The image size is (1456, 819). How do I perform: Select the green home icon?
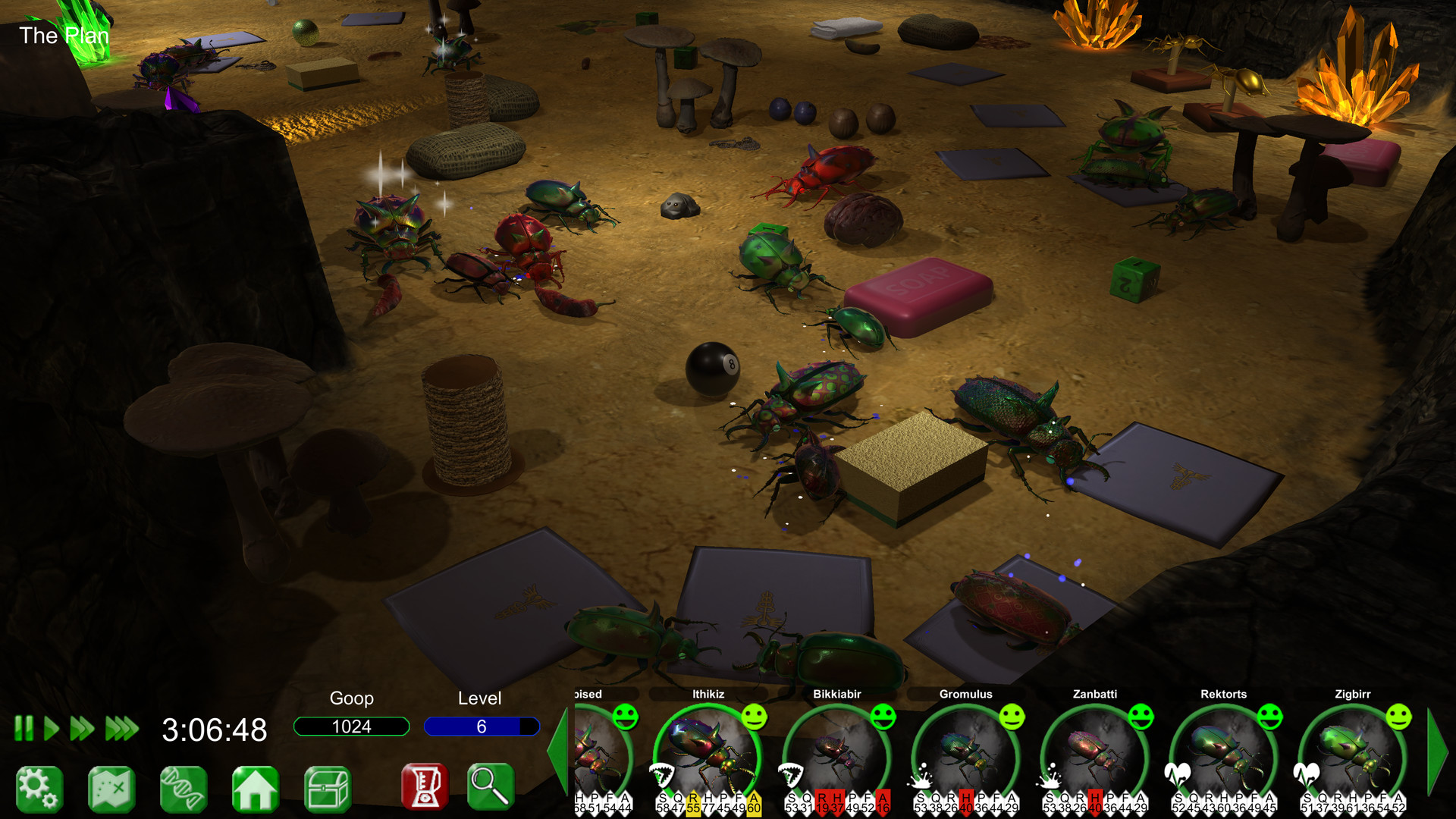pos(255,789)
